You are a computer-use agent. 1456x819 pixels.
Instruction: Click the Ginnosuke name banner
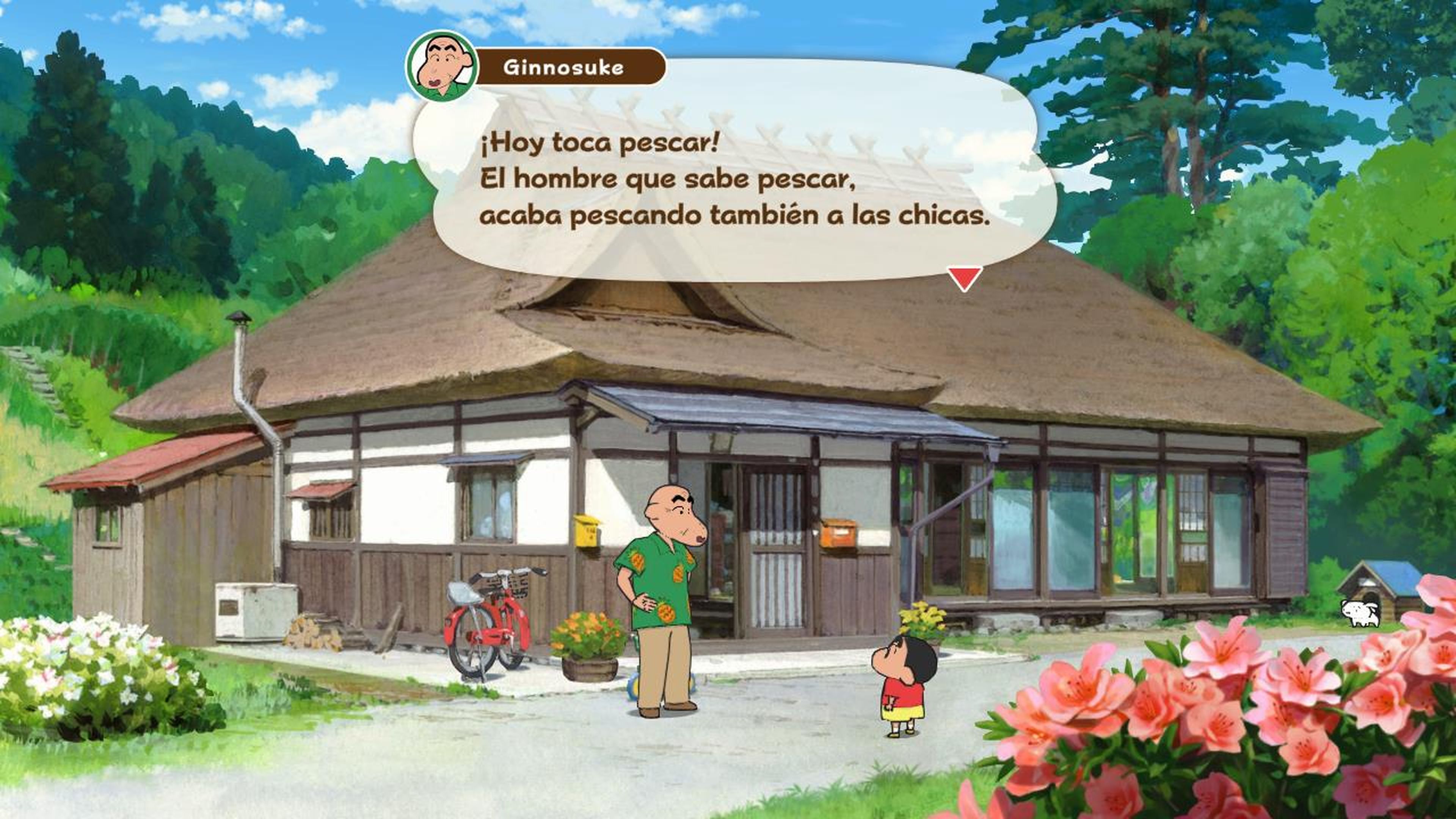565,66
